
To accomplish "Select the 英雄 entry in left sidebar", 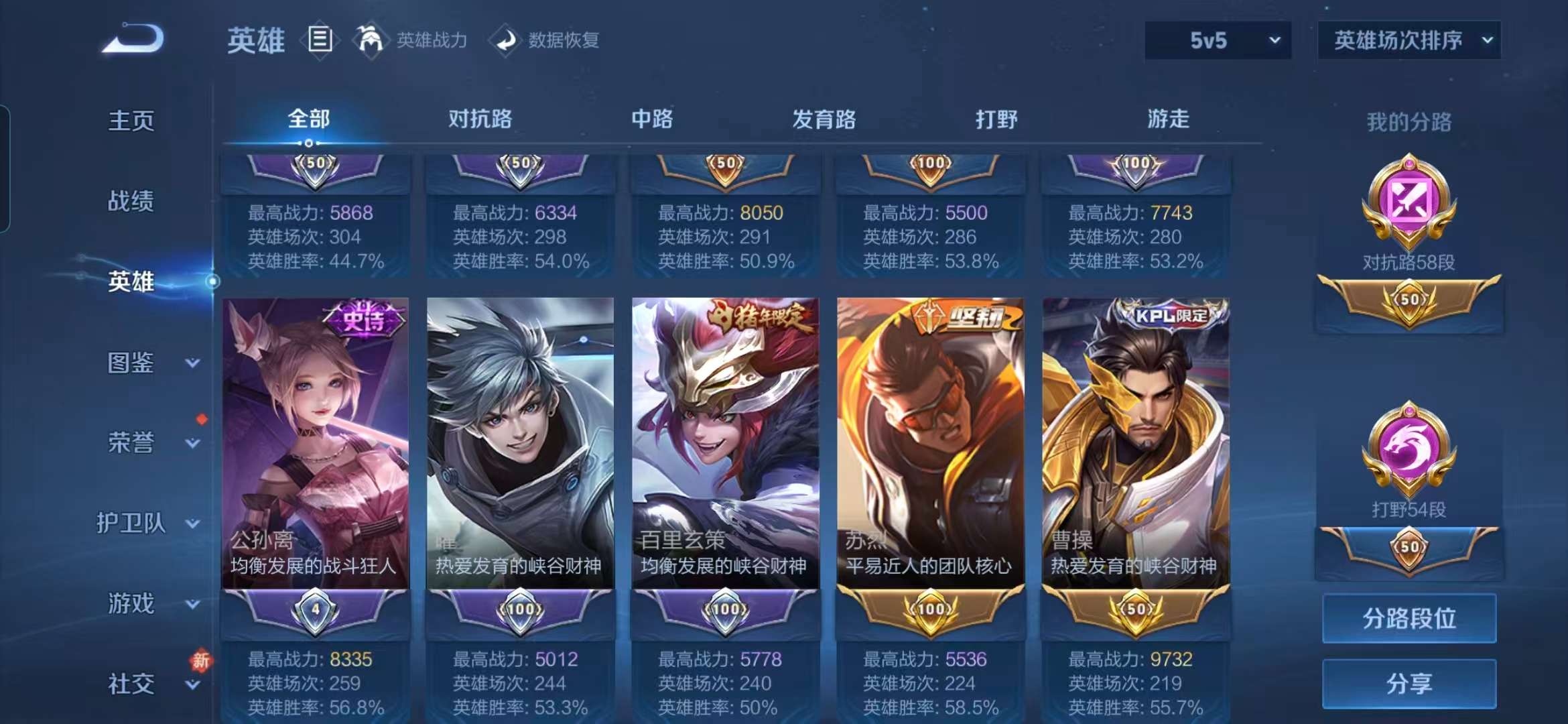I will click(x=130, y=282).
